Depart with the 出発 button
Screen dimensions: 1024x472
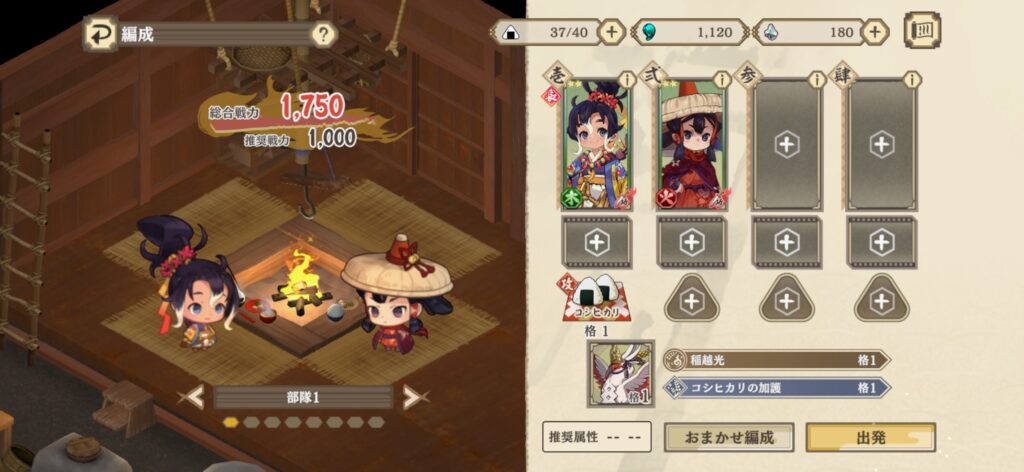870,437
